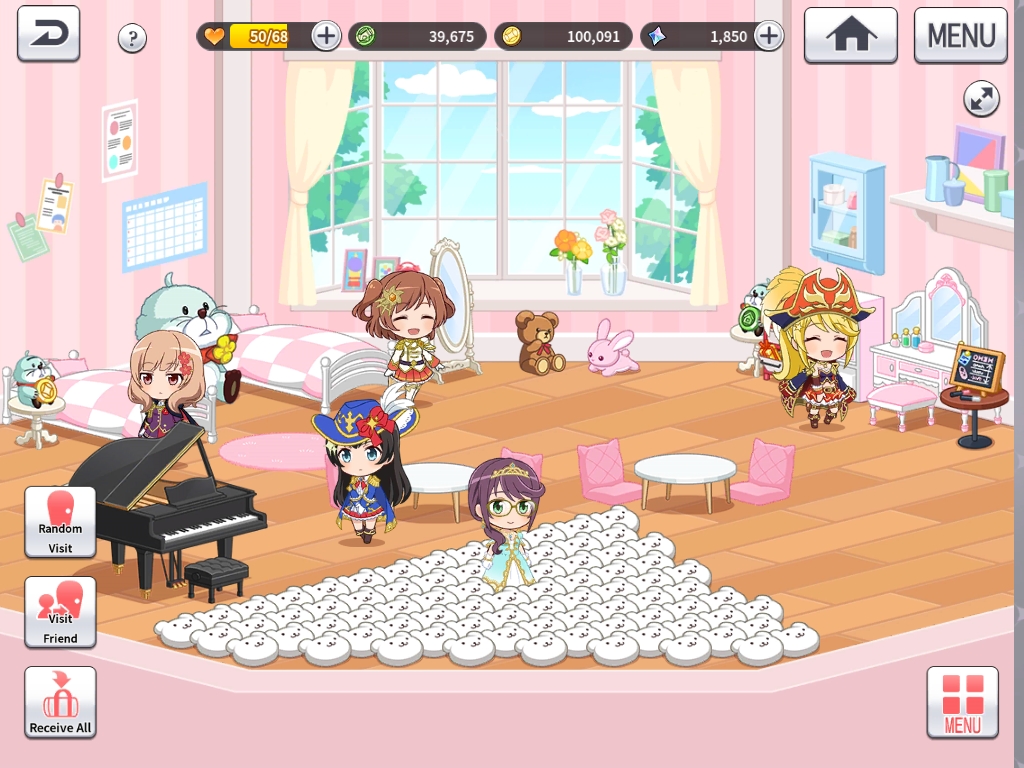Return to the home screen
Screen dimensions: 1024x768
point(850,35)
